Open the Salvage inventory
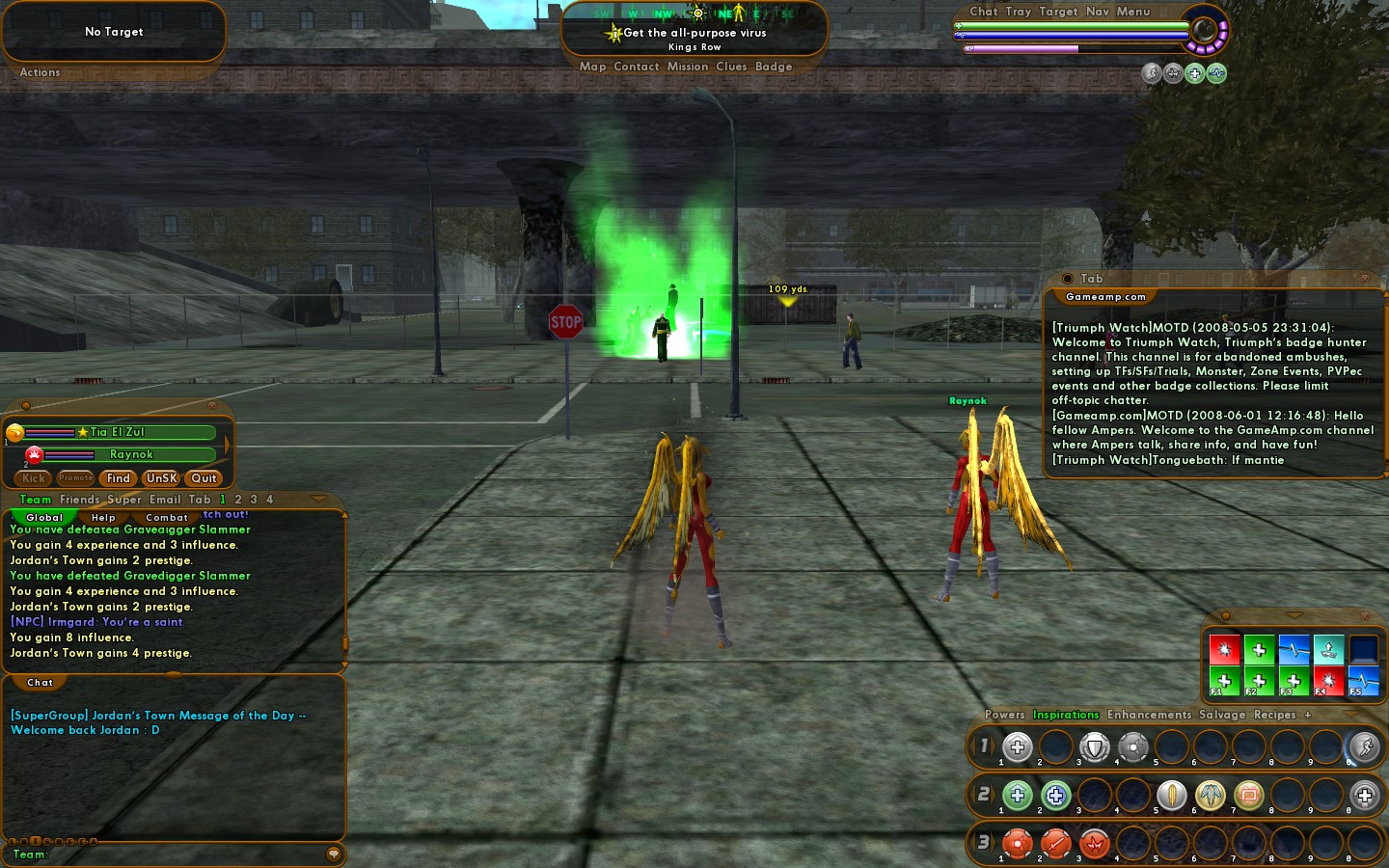Image resolution: width=1389 pixels, height=868 pixels. pos(1222,715)
